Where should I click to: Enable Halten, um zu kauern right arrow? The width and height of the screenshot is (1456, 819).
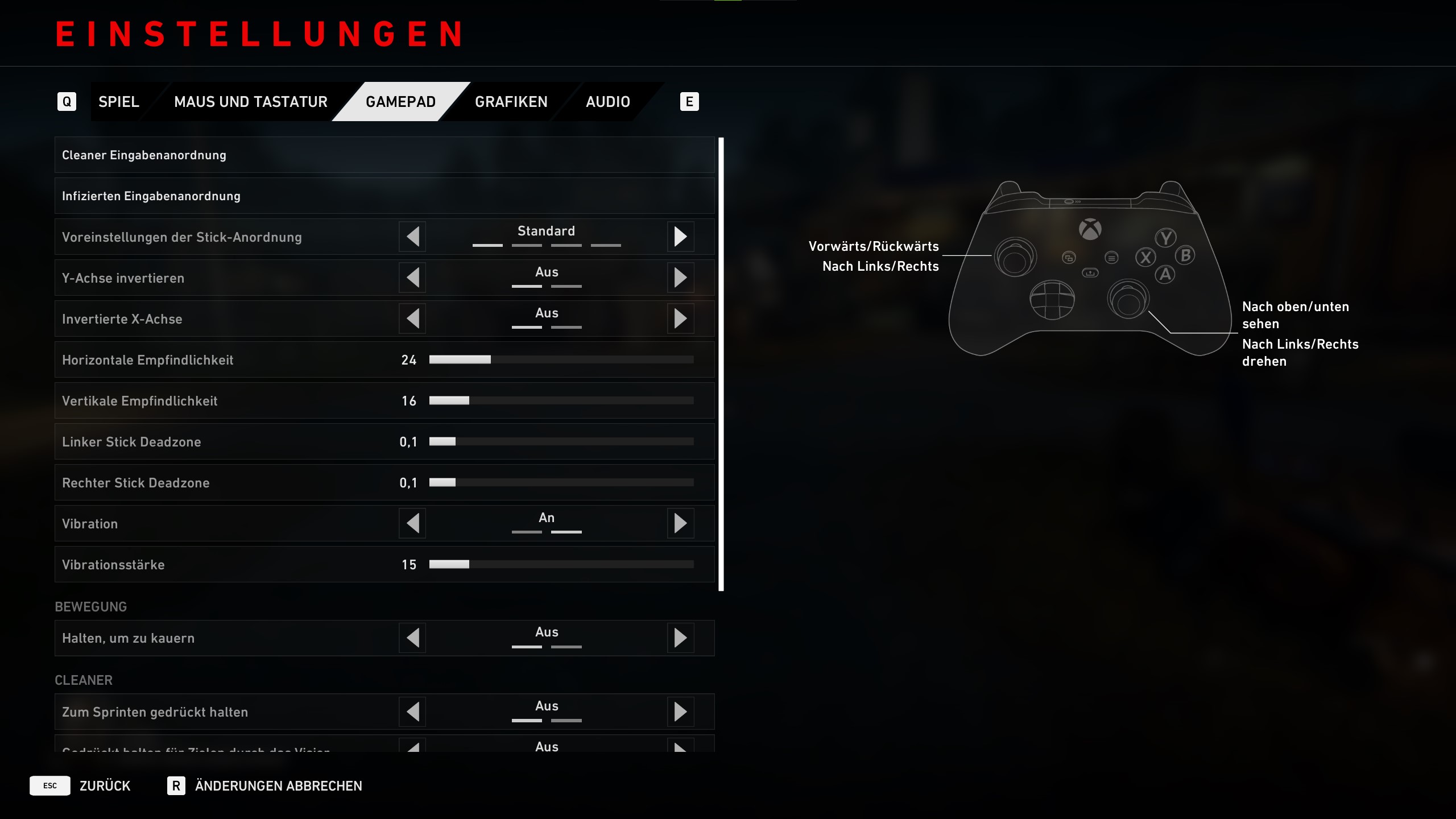point(680,638)
